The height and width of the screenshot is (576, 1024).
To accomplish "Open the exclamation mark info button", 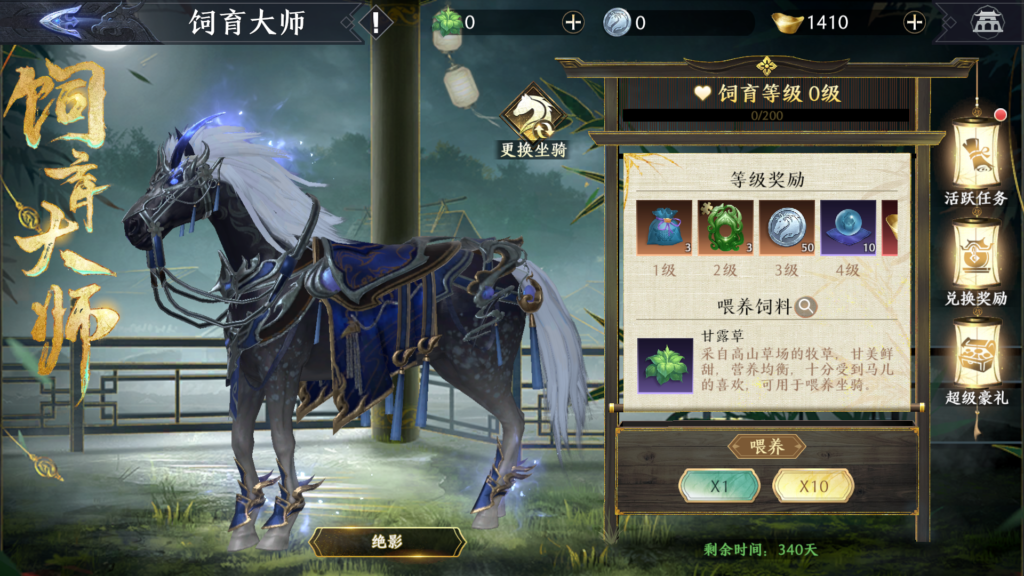I will coord(376,22).
